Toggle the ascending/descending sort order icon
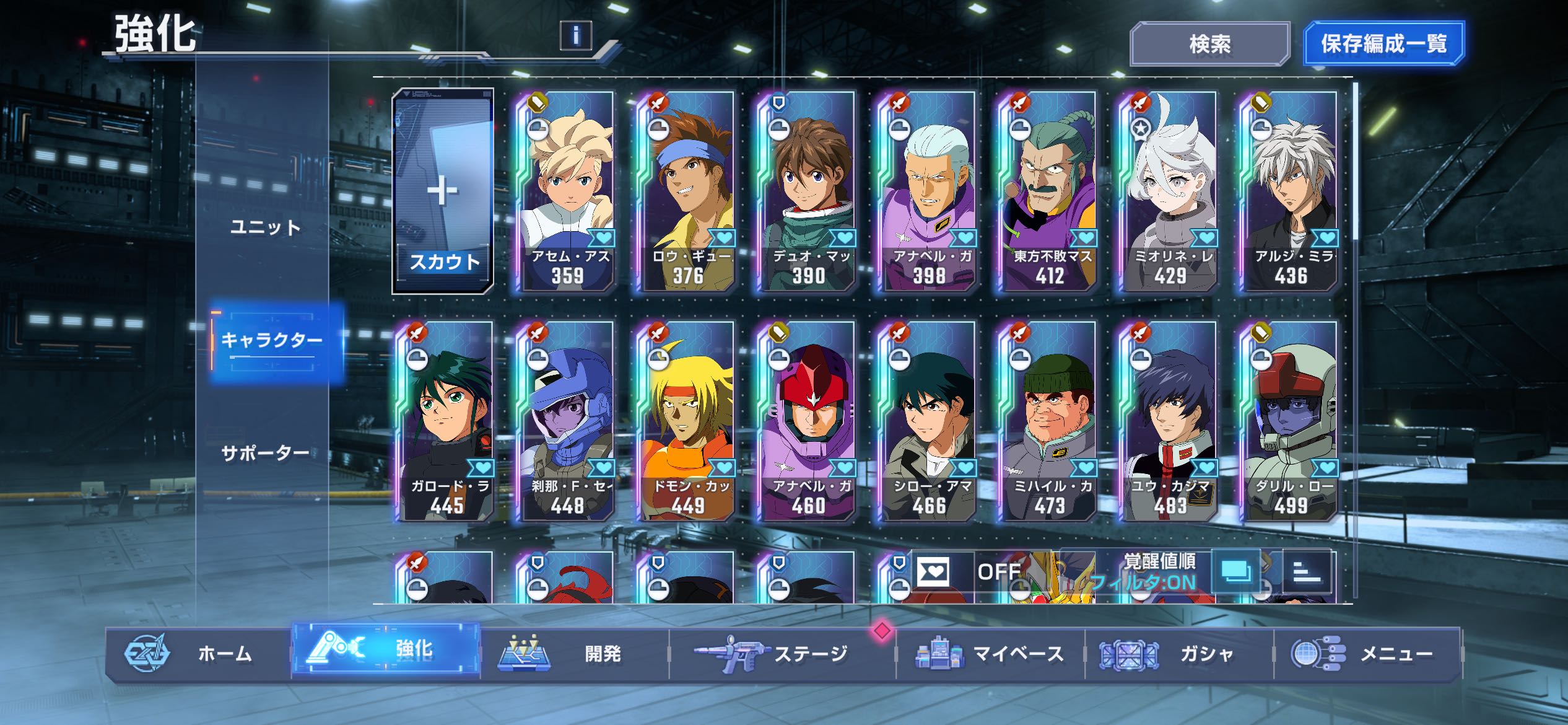 coord(1307,571)
